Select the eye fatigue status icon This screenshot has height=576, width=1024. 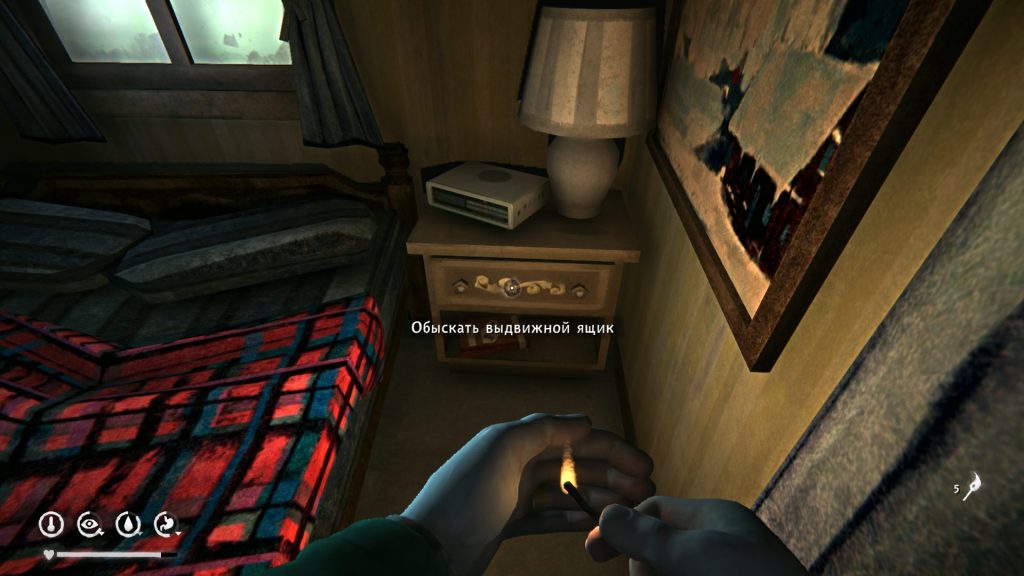pos(88,523)
